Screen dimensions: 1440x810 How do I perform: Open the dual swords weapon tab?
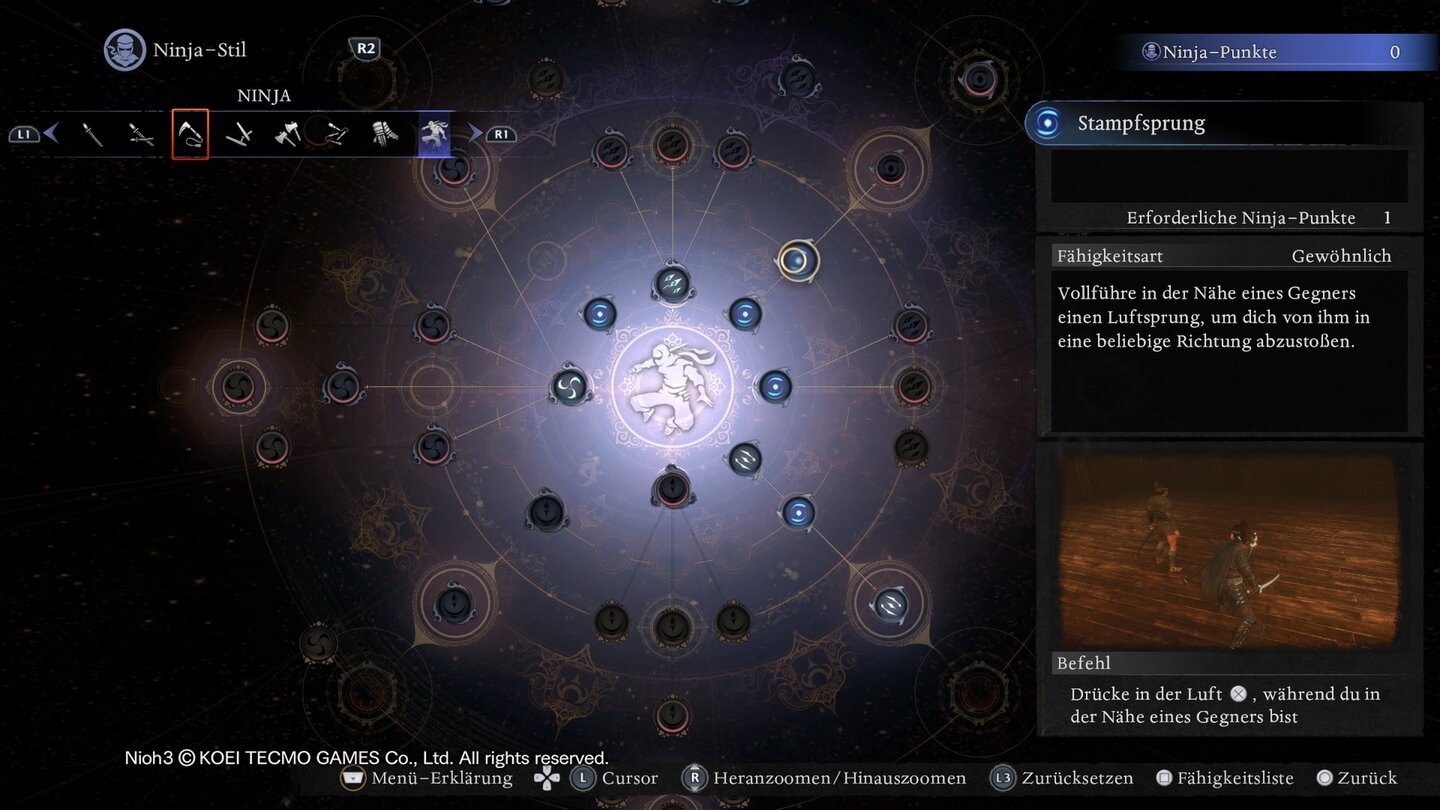tap(141, 134)
